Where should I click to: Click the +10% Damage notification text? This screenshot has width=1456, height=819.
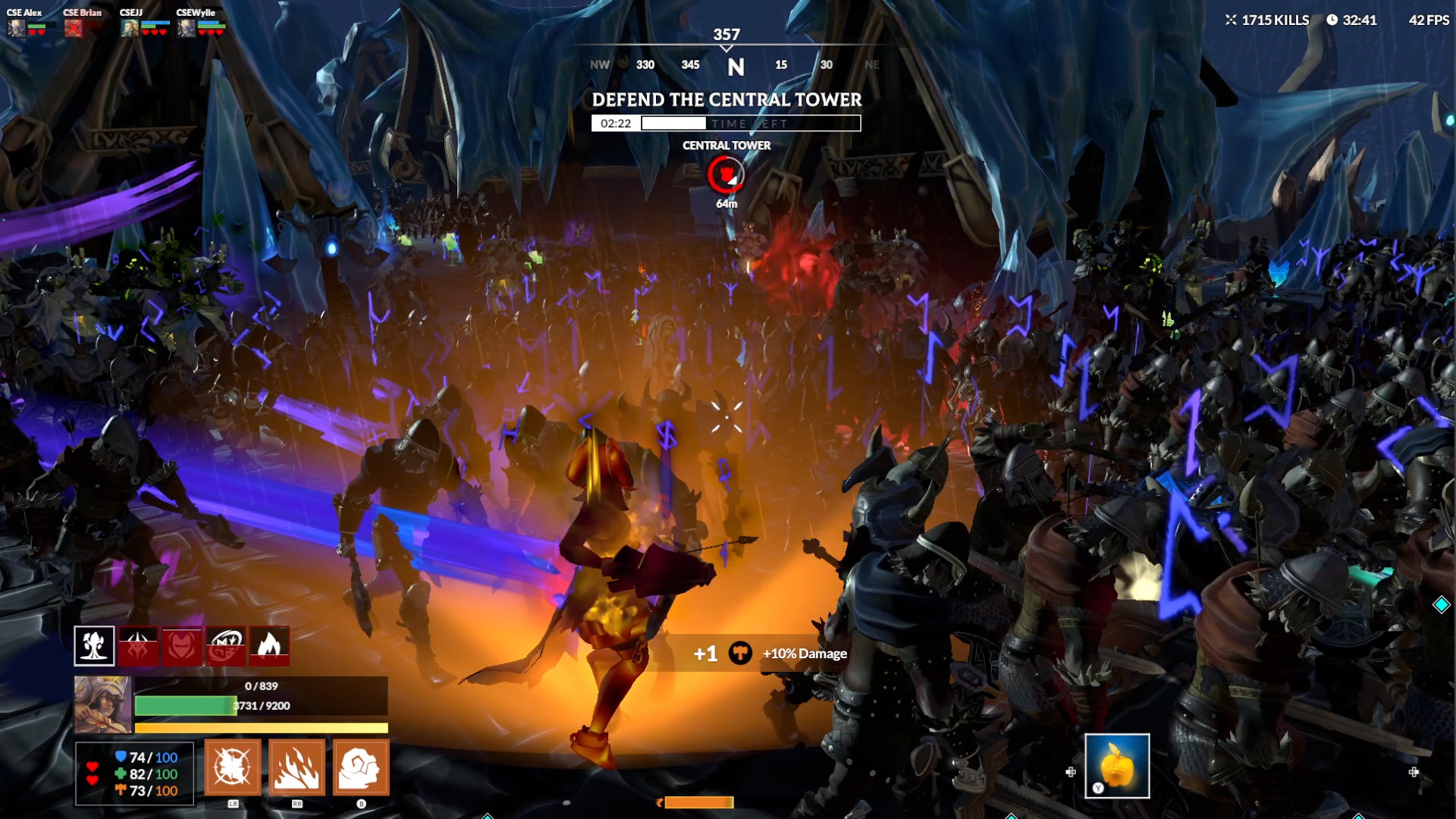click(x=804, y=652)
